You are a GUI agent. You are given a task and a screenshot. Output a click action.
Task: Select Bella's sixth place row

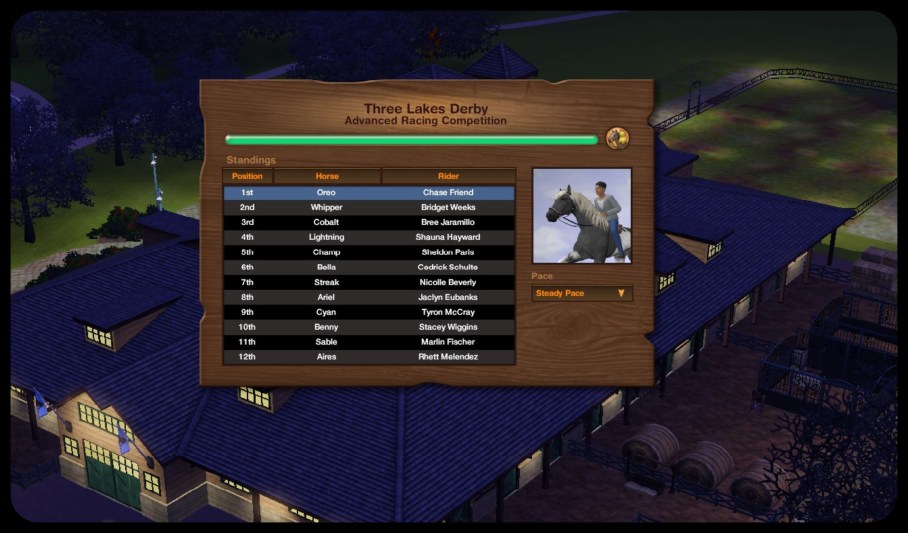coord(369,267)
